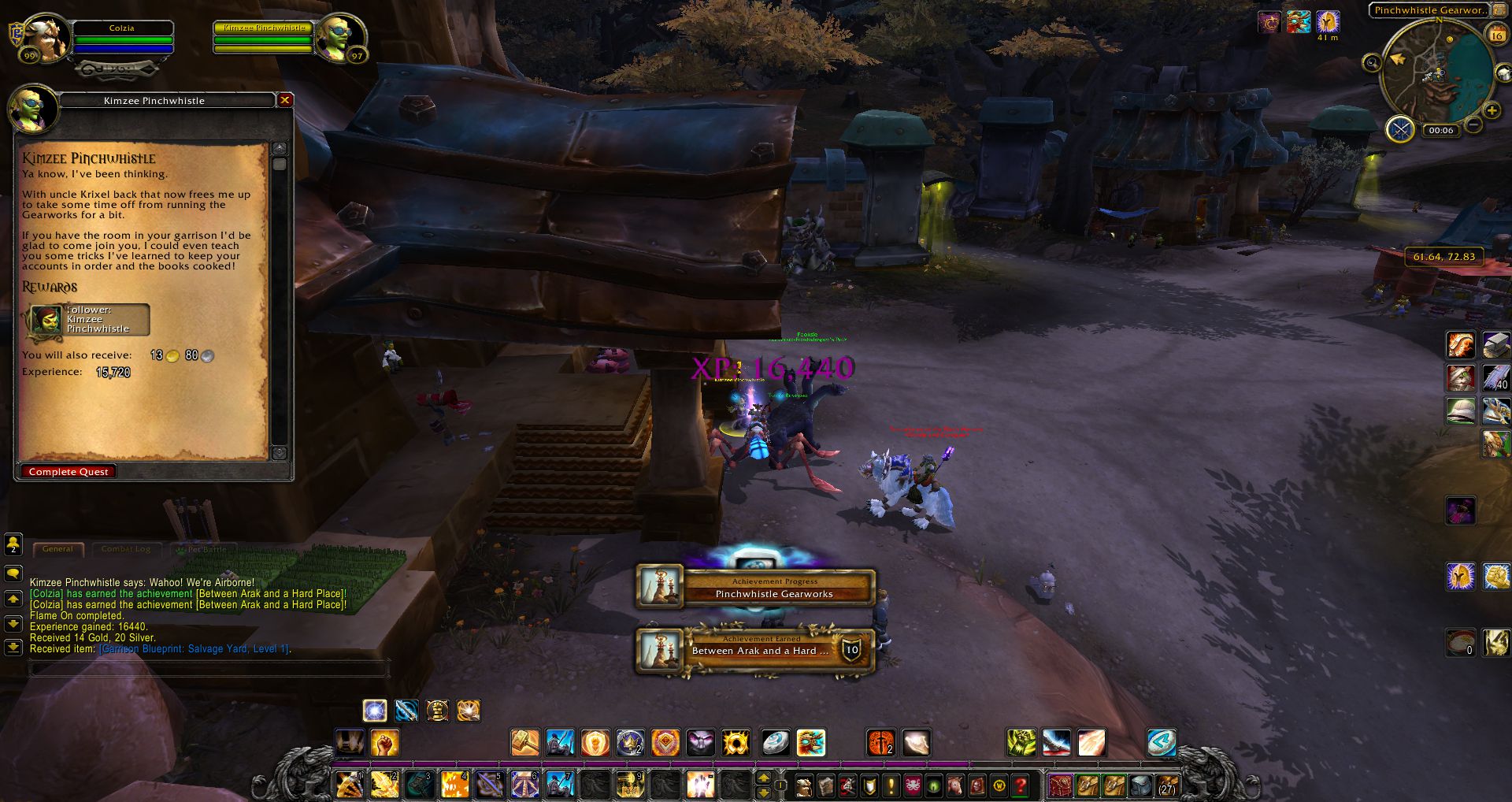1512x802 pixels.
Task: Switch to the Combat Log chat tab
Action: 125,549
